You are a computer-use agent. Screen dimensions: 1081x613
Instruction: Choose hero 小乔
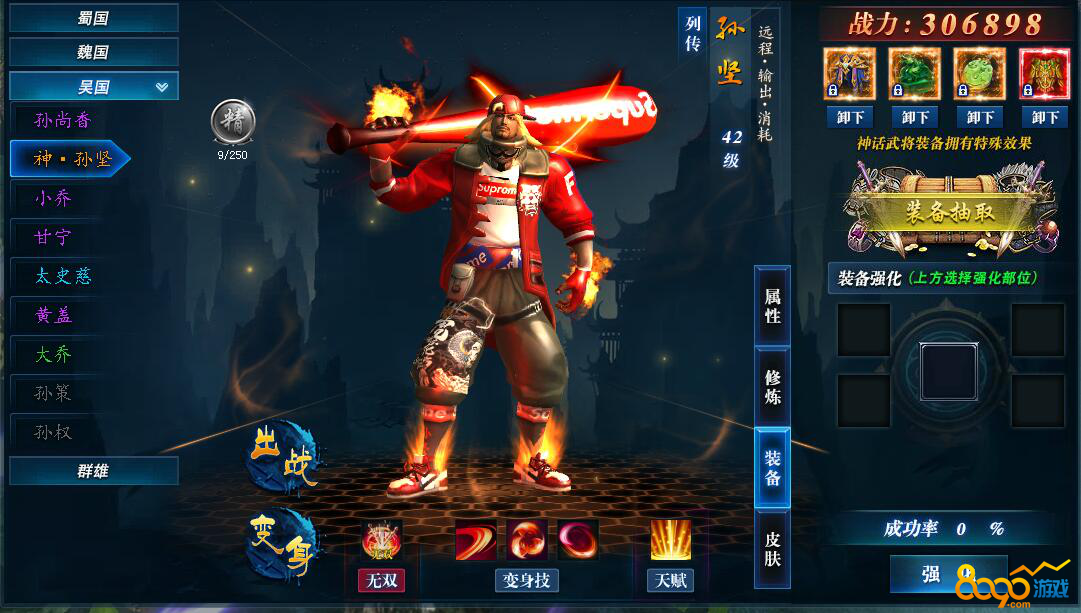tap(54, 198)
